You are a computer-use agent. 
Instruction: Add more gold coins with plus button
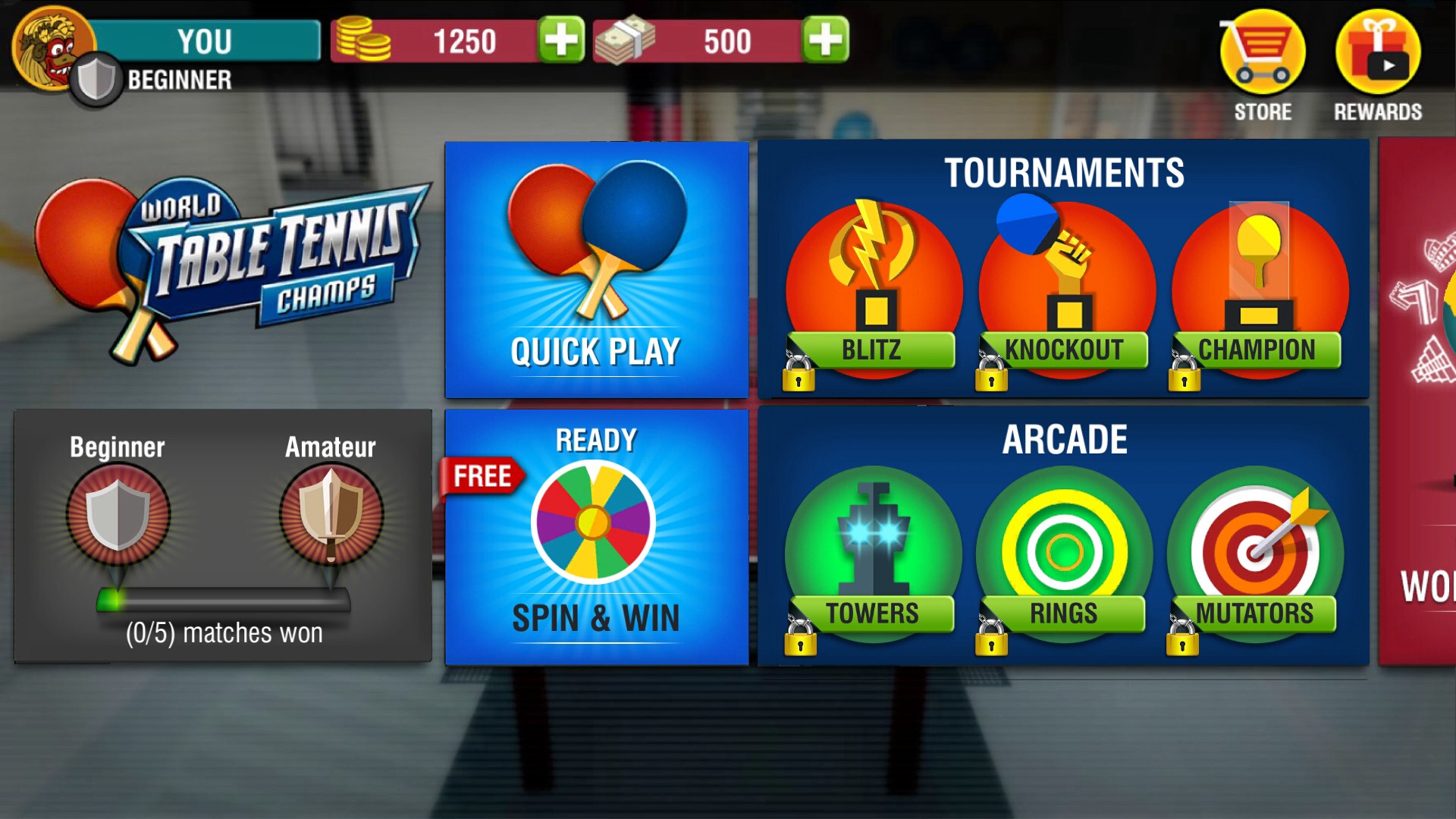[561, 39]
